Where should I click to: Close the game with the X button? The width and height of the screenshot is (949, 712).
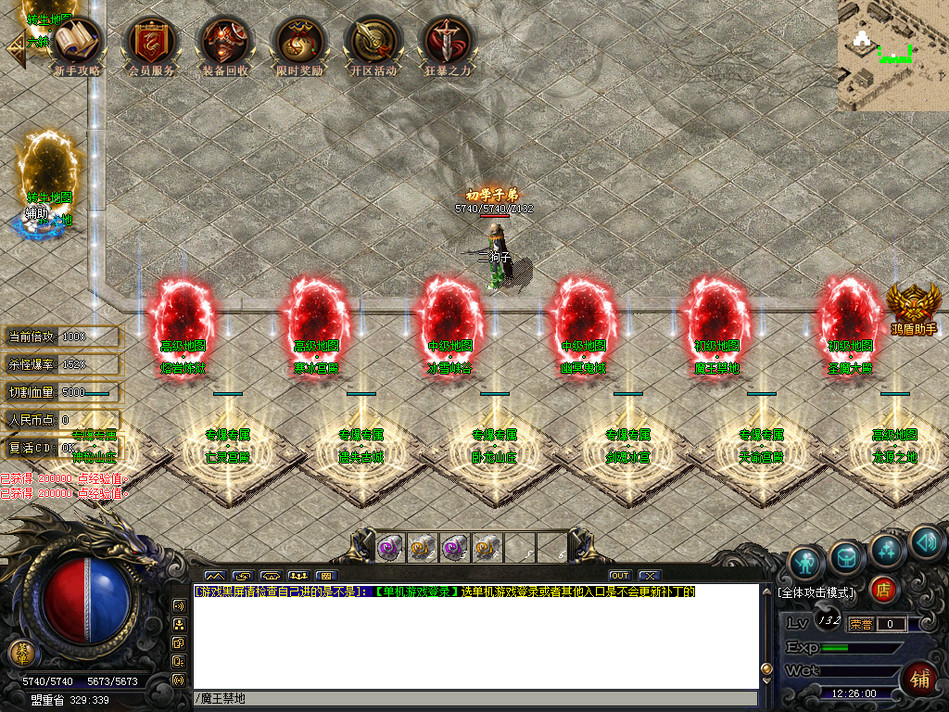649,575
